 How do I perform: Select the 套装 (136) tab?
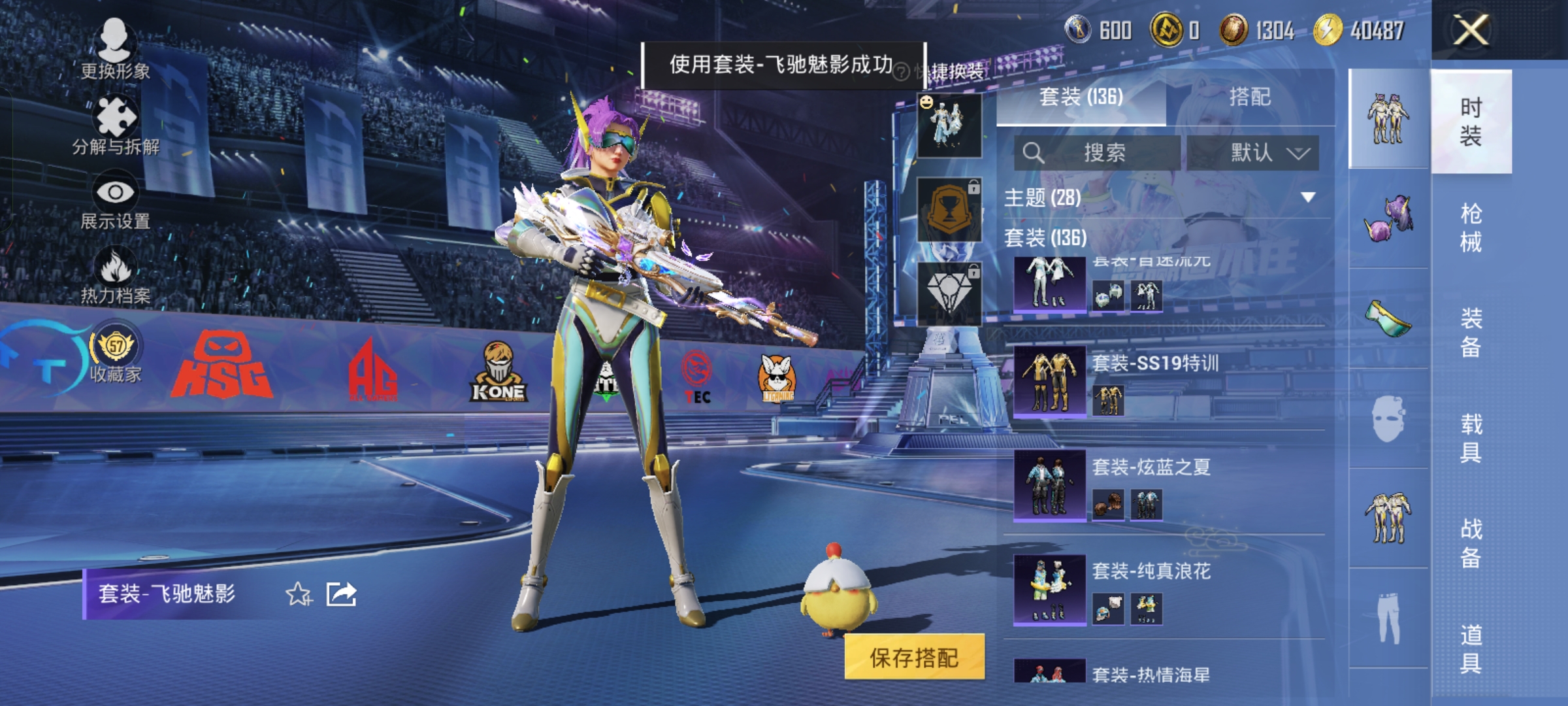[1081, 97]
